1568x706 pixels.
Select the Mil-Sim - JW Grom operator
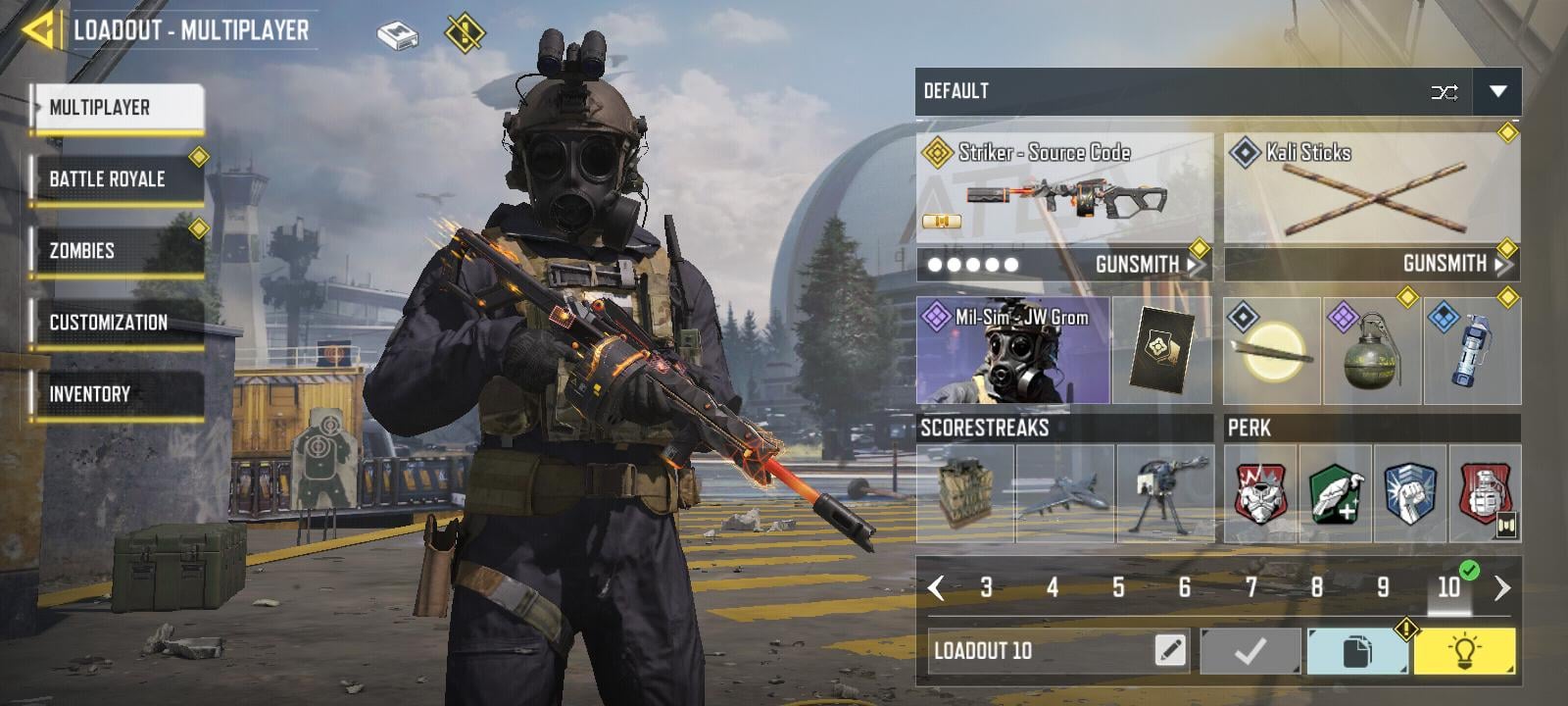pos(1013,351)
